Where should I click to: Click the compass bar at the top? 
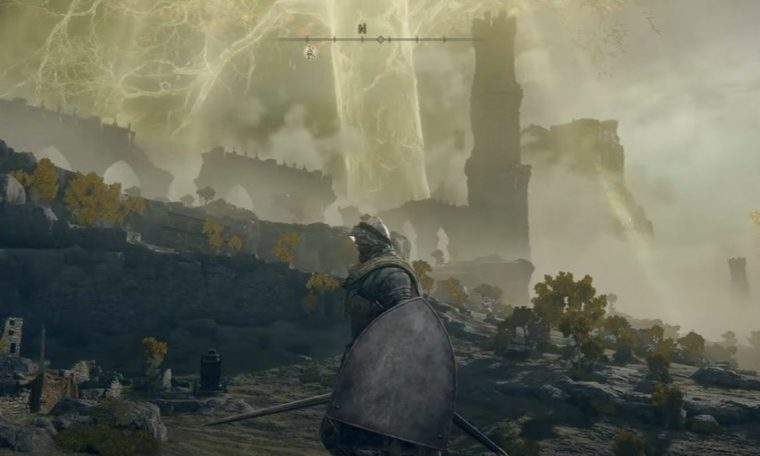(x=379, y=39)
